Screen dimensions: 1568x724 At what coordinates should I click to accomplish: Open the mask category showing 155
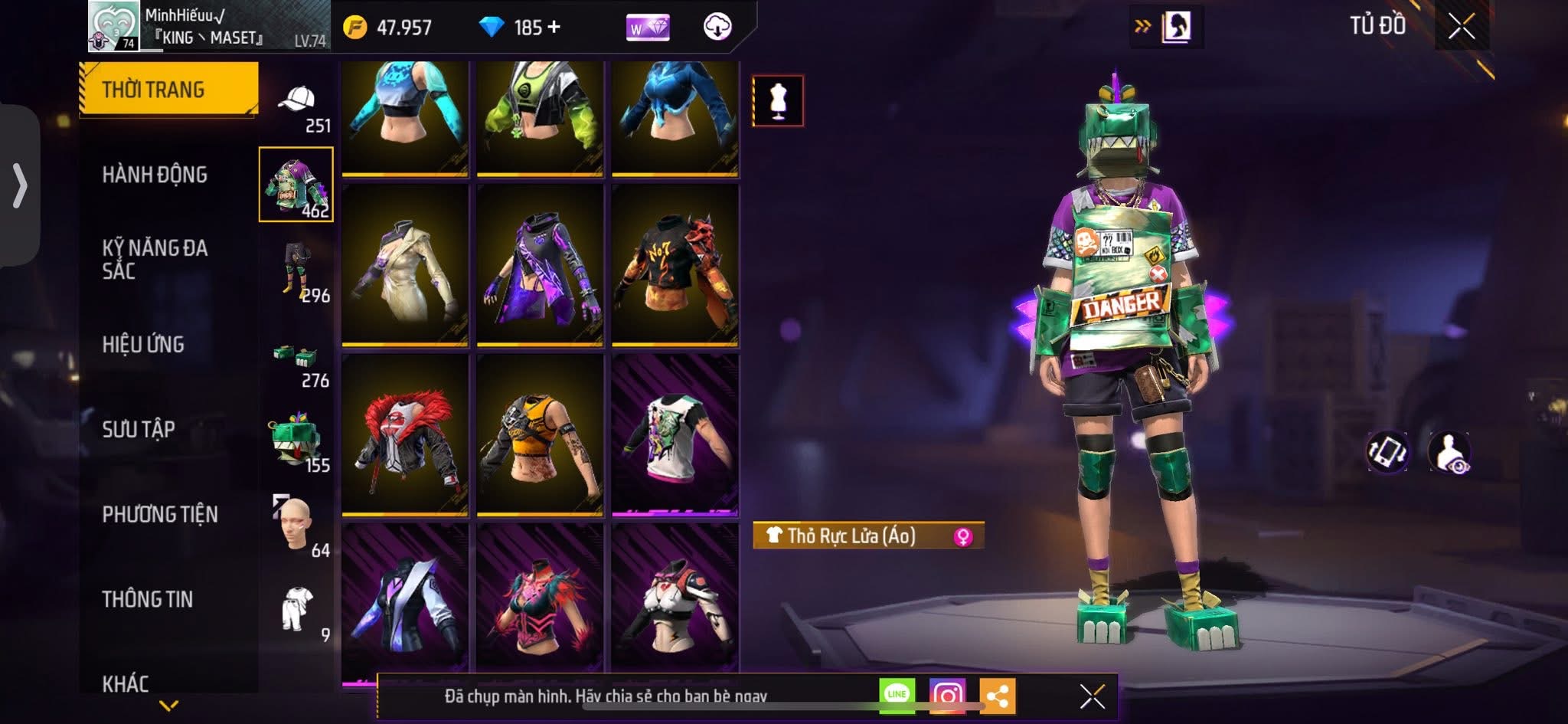click(x=297, y=443)
